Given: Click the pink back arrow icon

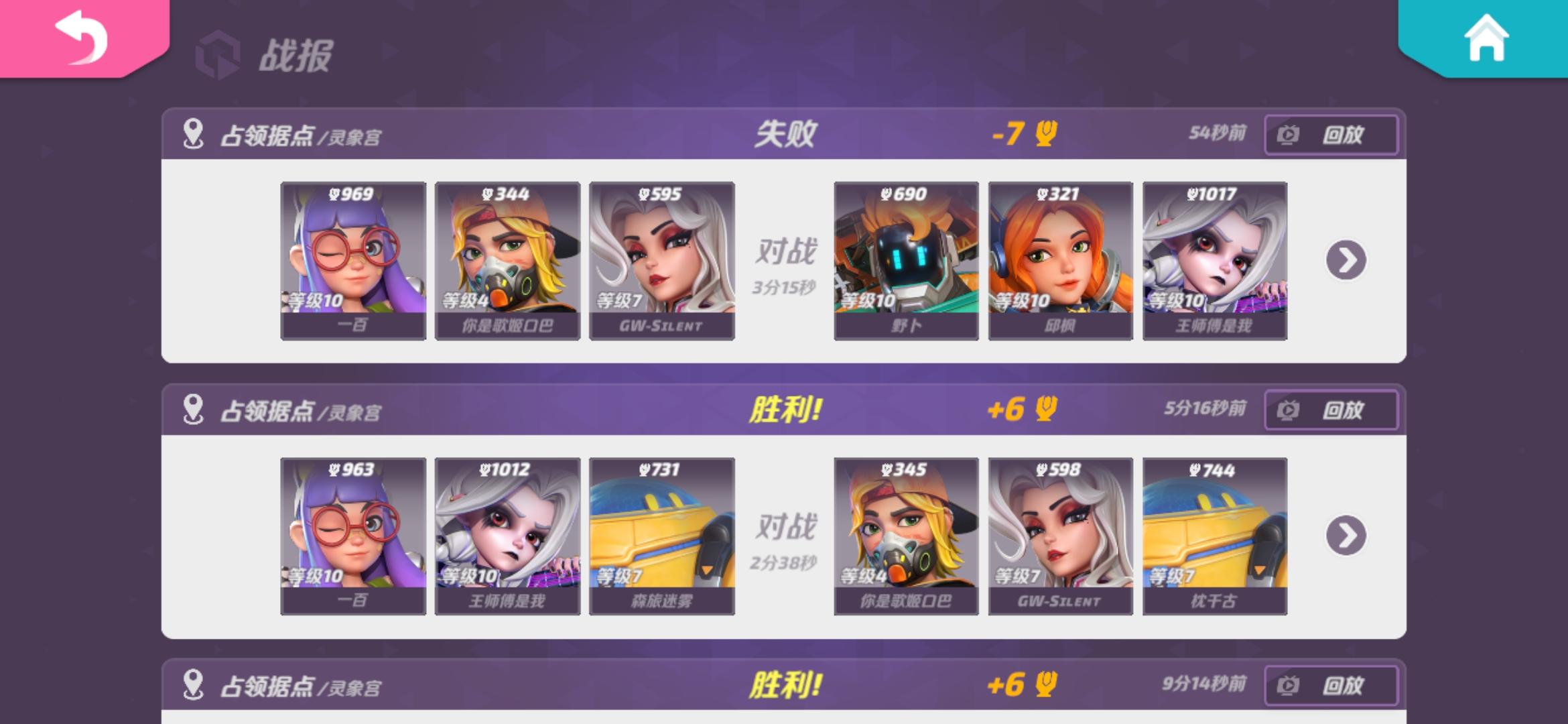Looking at the screenshot, I should point(80,42).
